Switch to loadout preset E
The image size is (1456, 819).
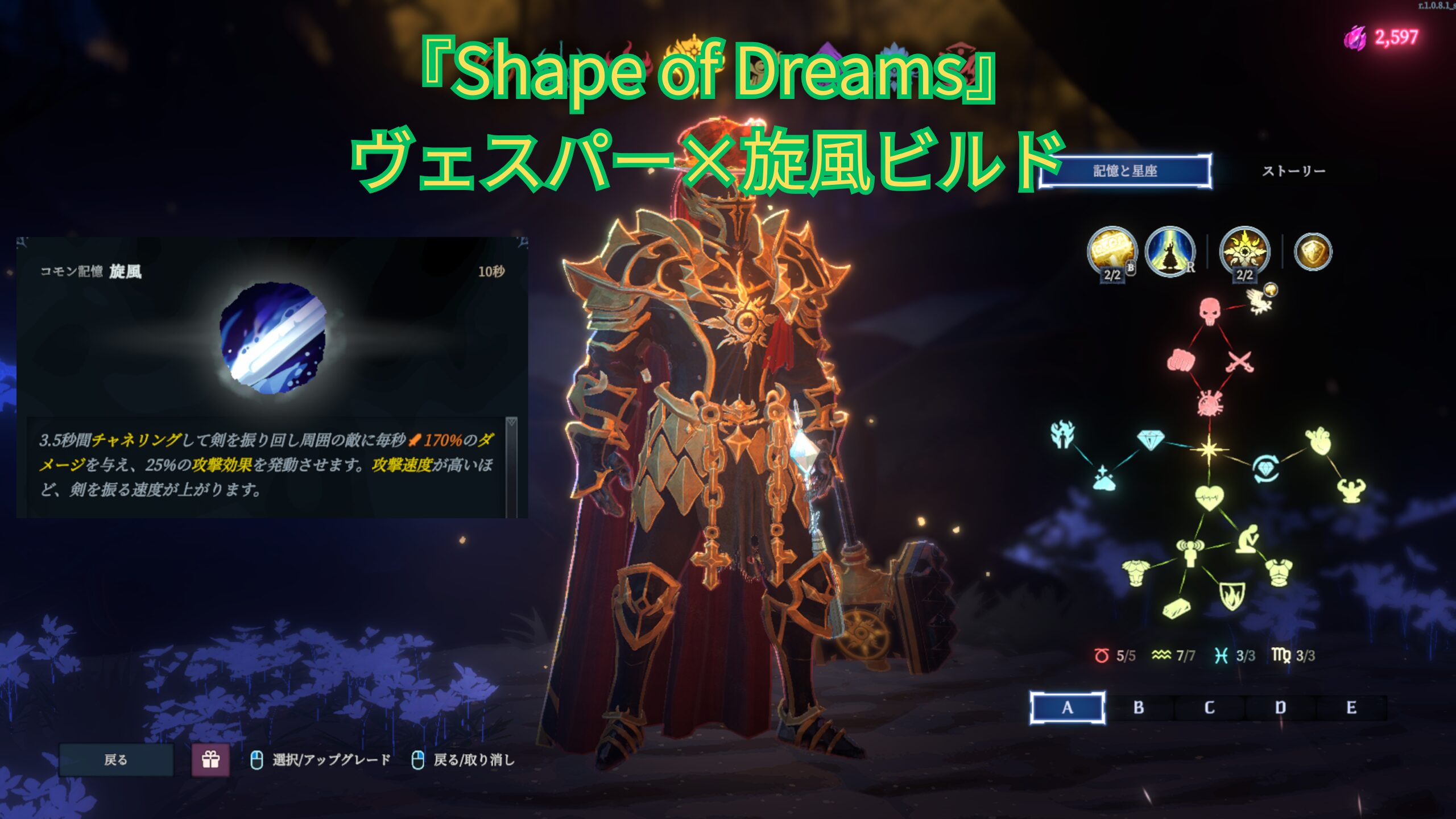(x=1351, y=708)
